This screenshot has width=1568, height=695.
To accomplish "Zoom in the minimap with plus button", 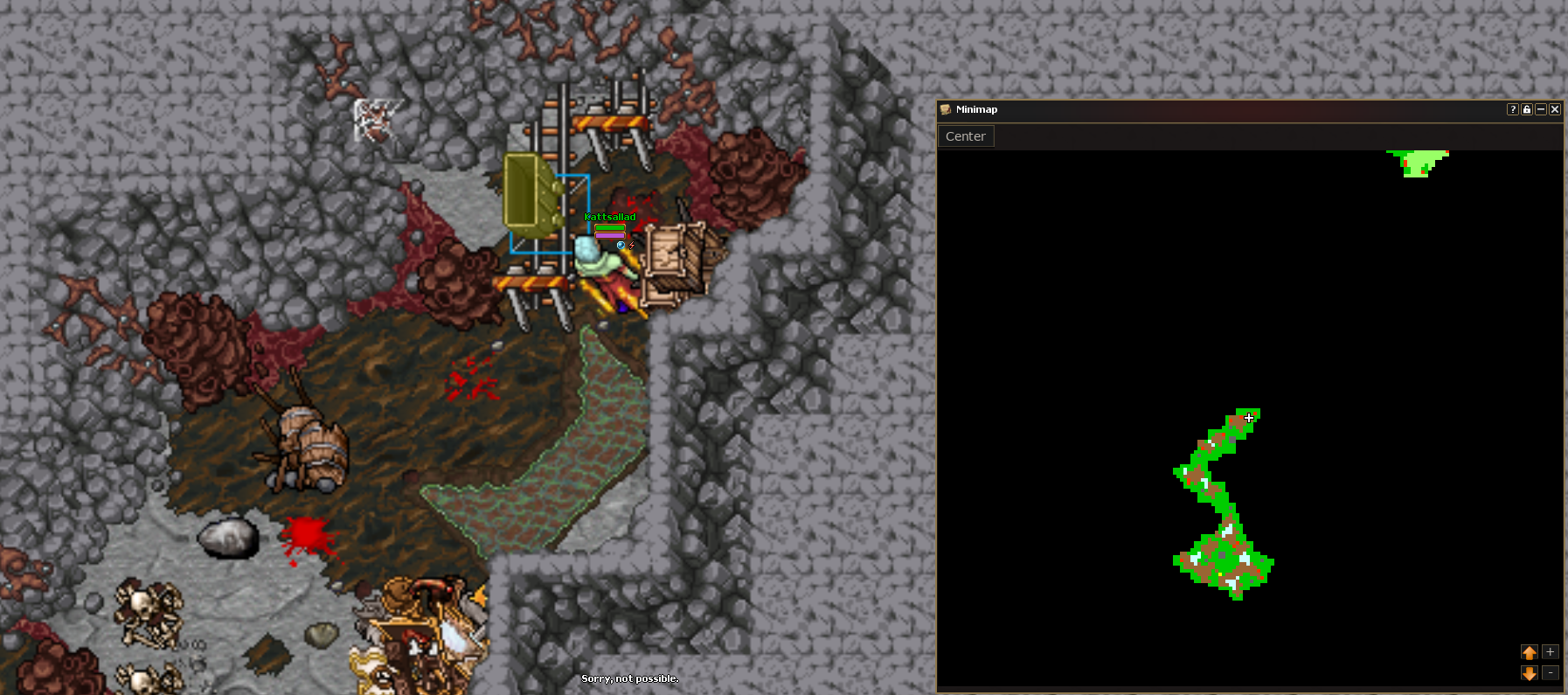I will pos(1551,652).
